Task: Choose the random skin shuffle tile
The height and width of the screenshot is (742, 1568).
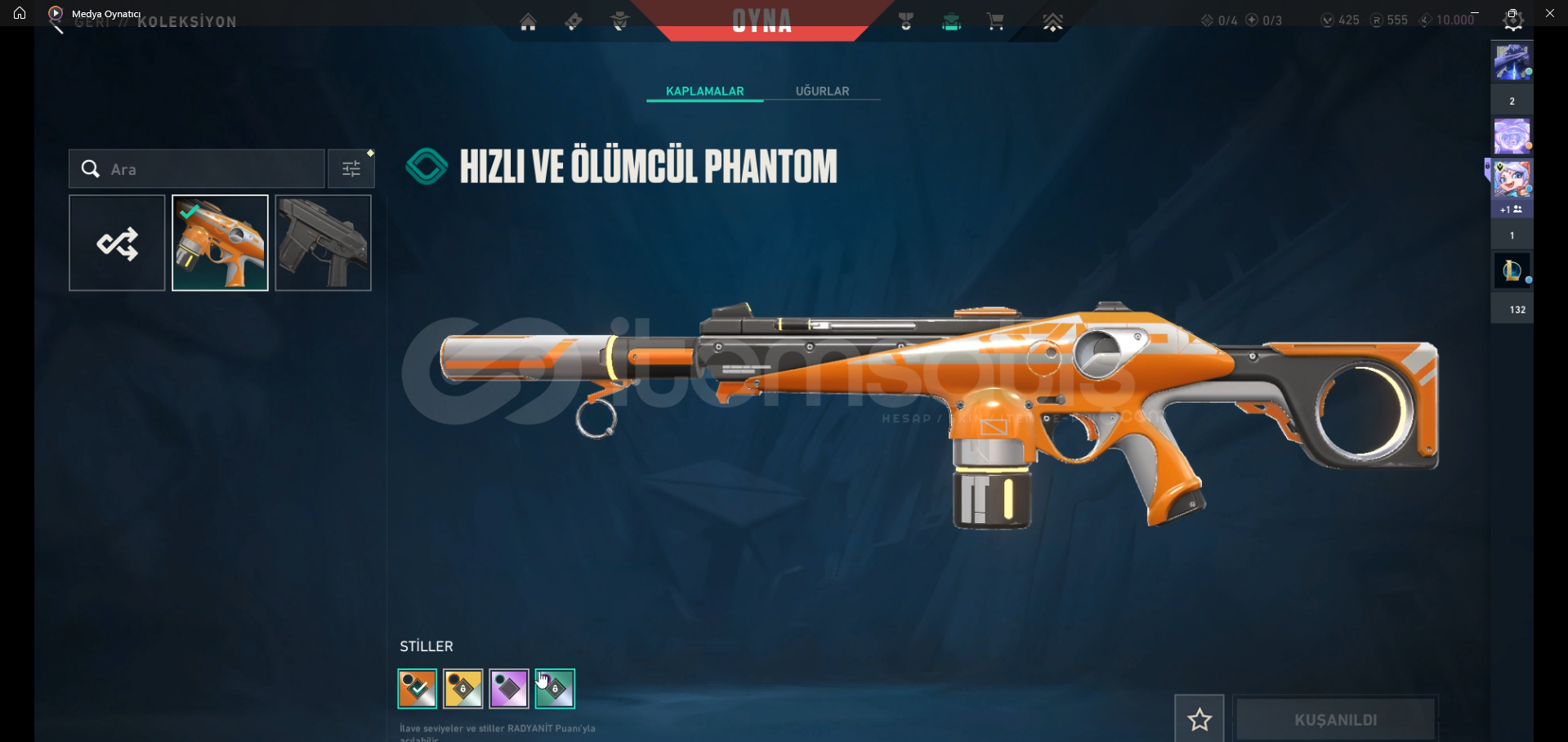Action: [x=117, y=243]
